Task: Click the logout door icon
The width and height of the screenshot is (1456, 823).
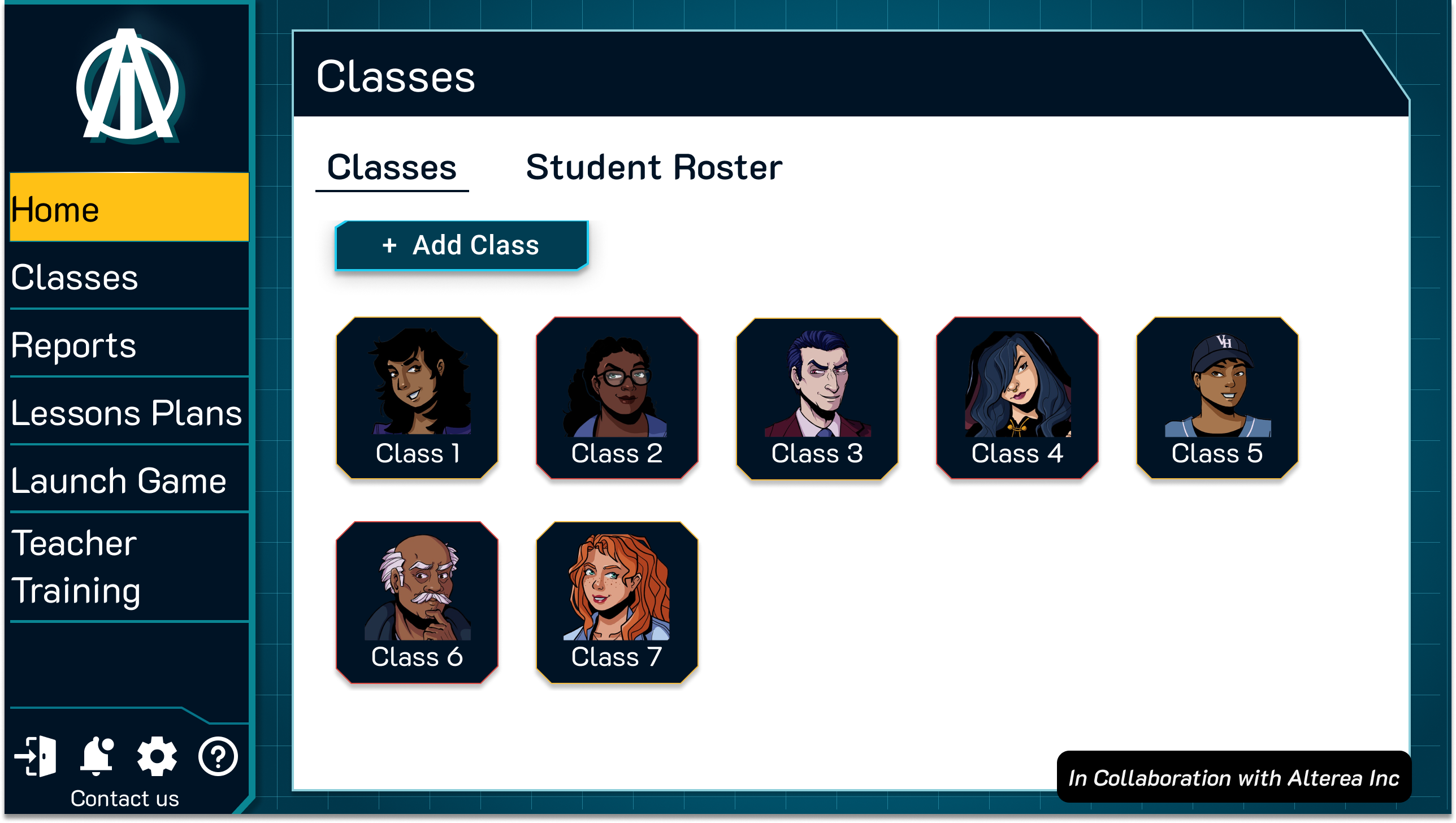Action: point(36,756)
